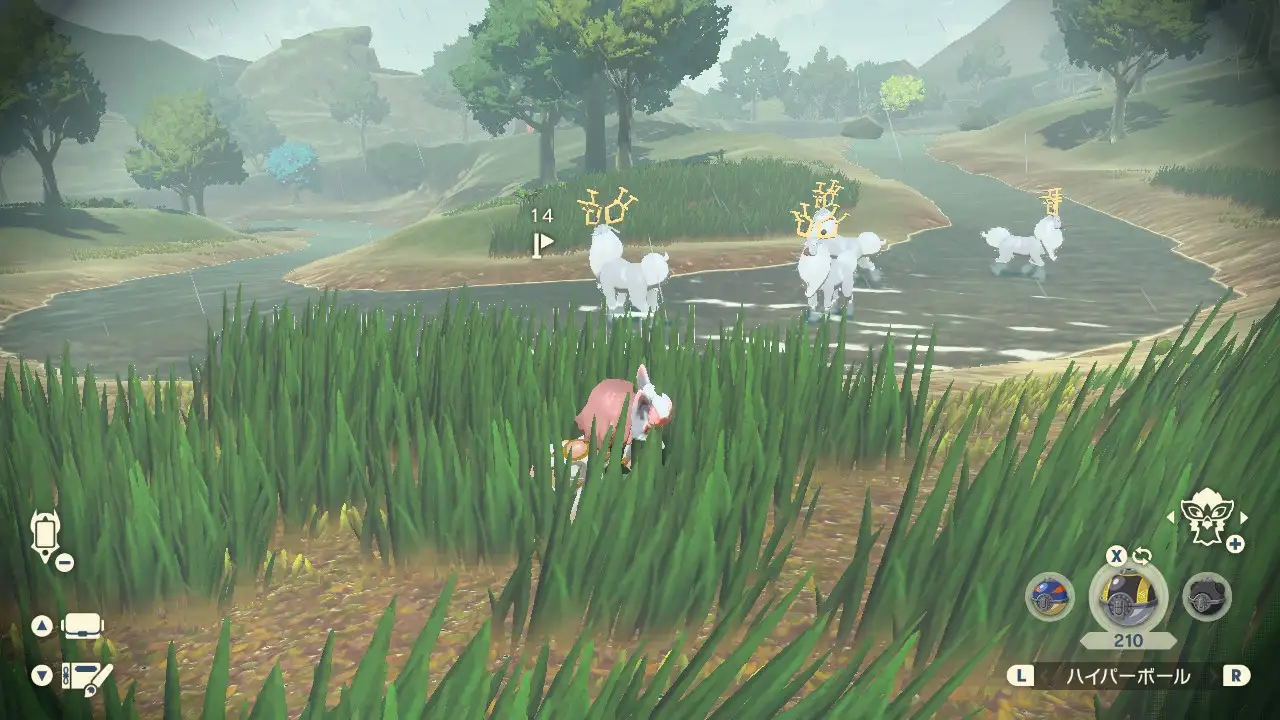The width and height of the screenshot is (1280, 720).
Task: Switch to the blue Great Ball slot
Action: coord(1049,597)
